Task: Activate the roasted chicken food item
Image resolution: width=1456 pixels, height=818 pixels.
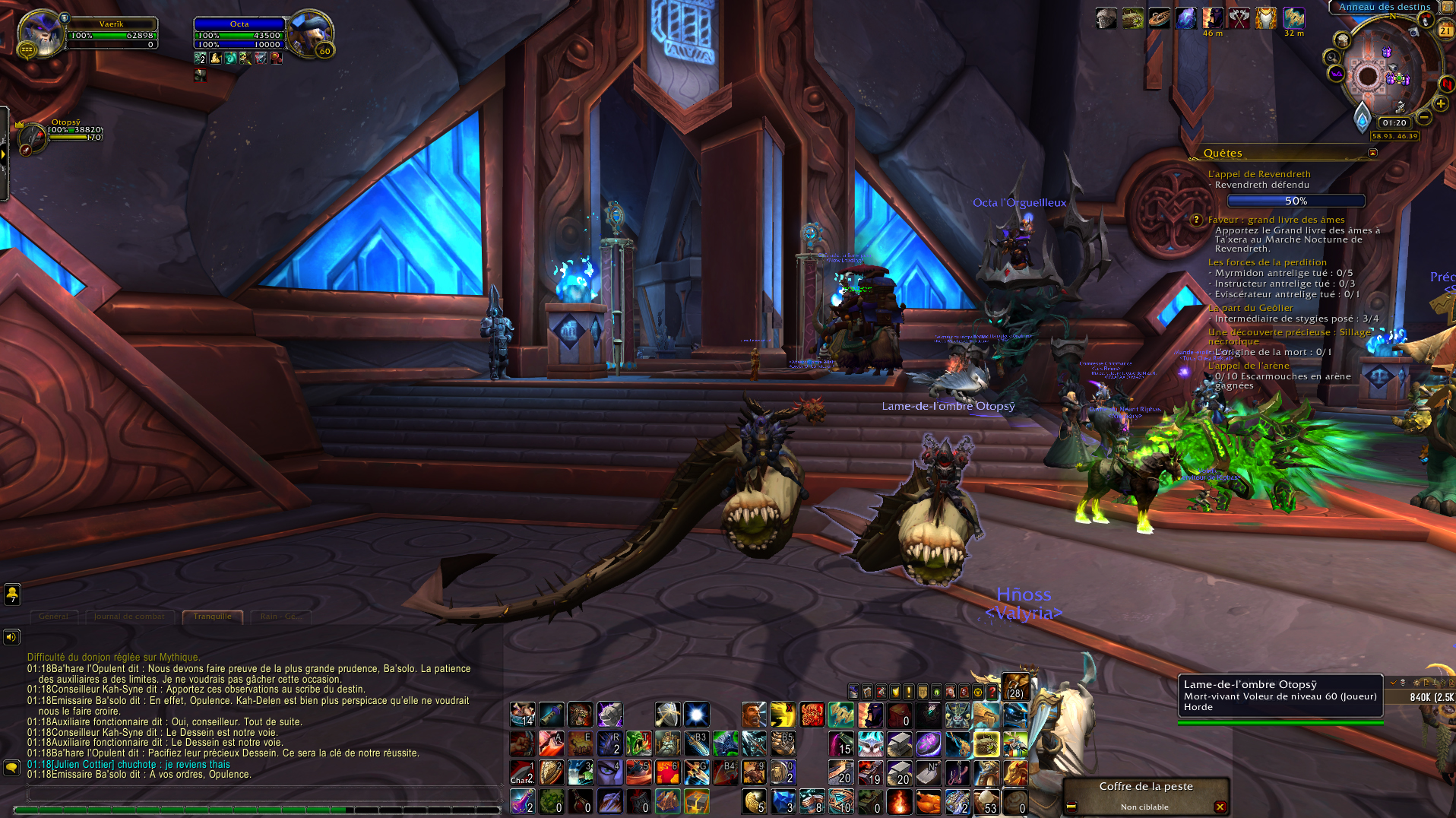Action: click(928, 802)
